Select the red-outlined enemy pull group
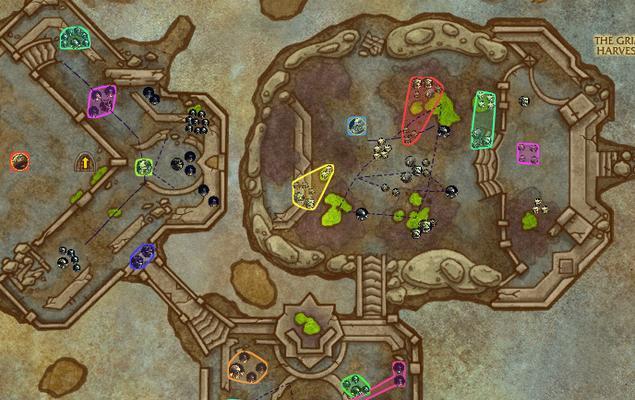635x400 pixels. point(421,107)
